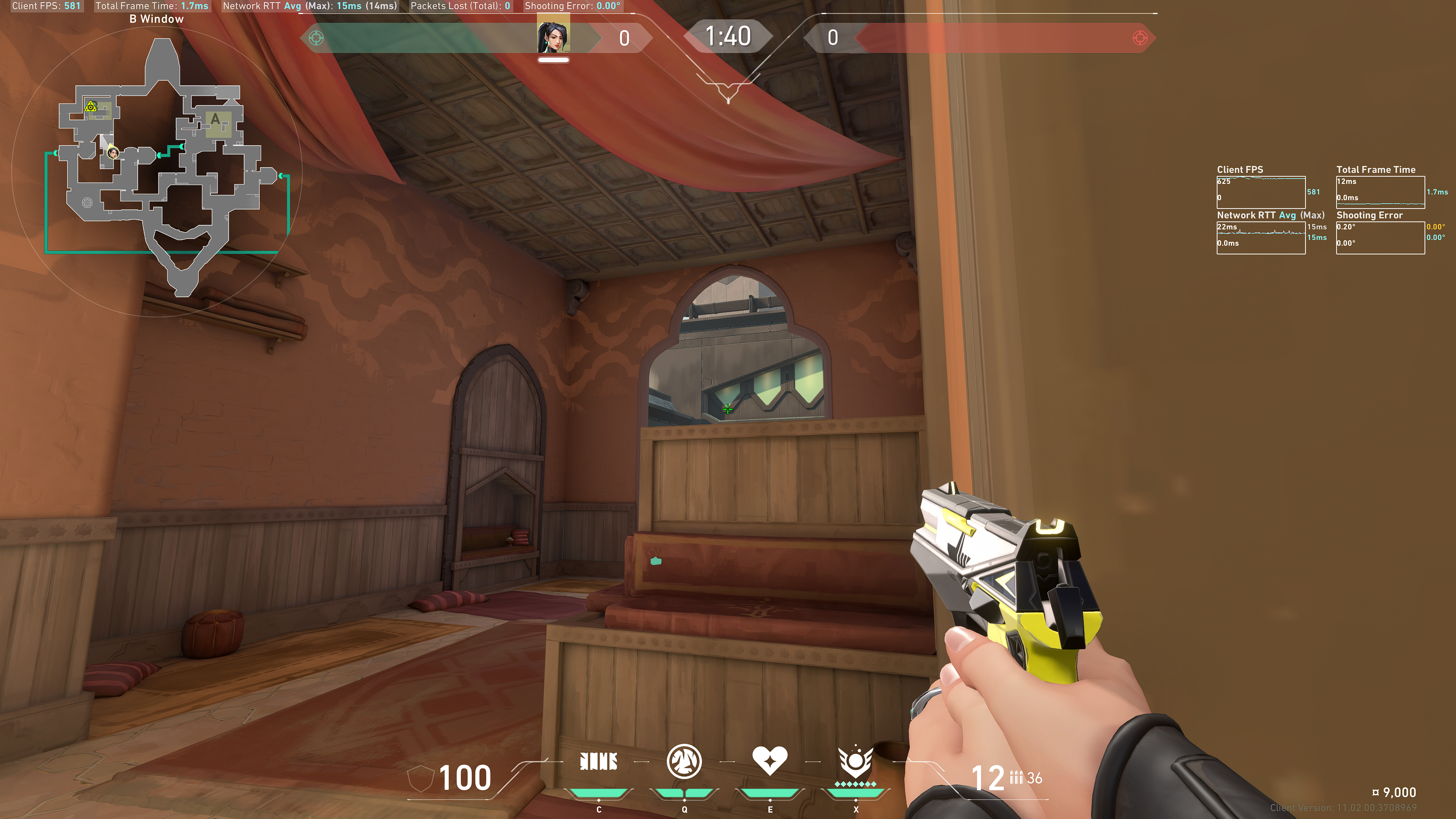Activate Sage's Barrier Orb wall ability

pos(599,761)
